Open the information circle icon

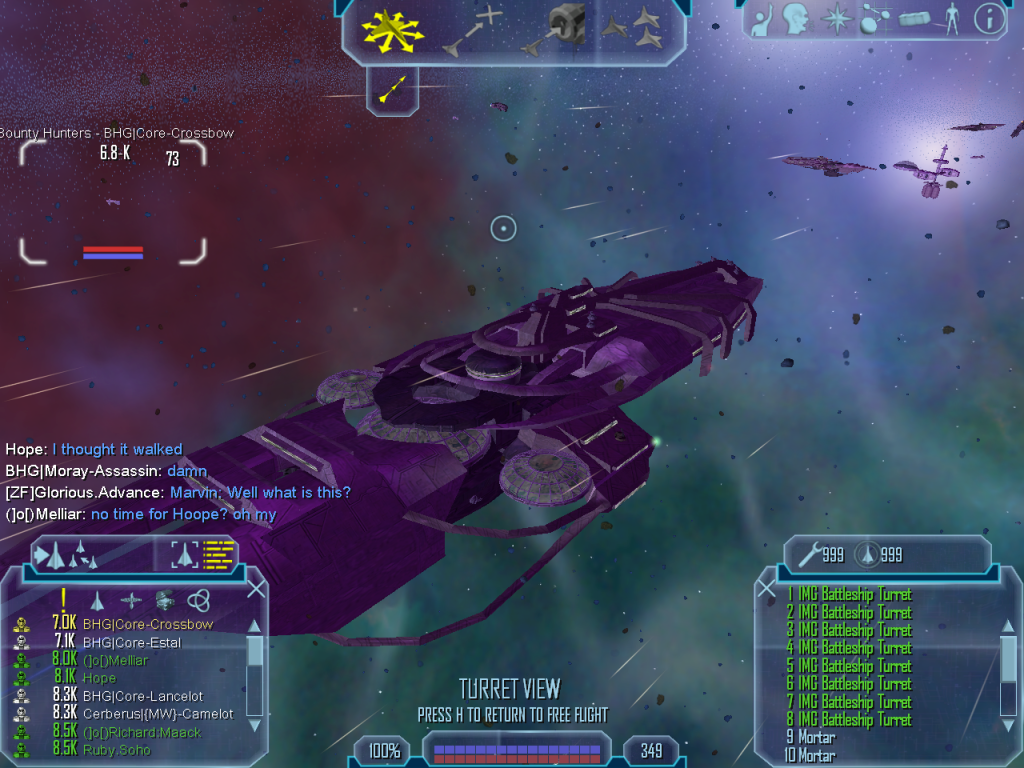989,19
